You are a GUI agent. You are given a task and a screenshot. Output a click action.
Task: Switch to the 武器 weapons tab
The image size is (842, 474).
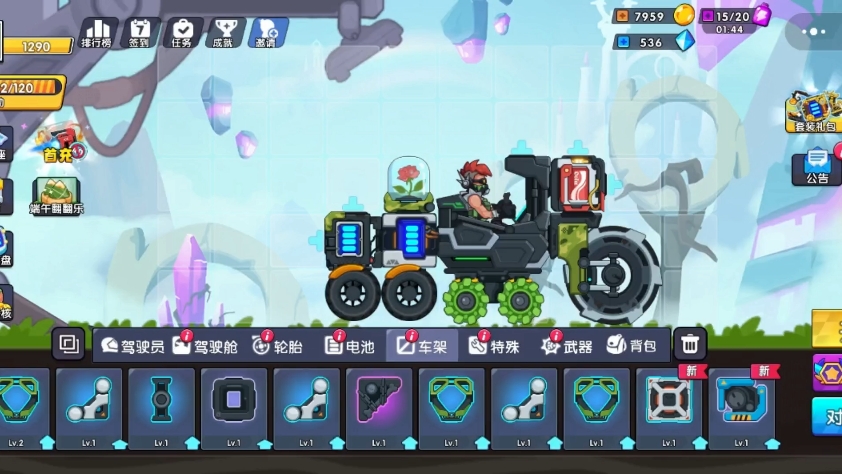(567, 346)
